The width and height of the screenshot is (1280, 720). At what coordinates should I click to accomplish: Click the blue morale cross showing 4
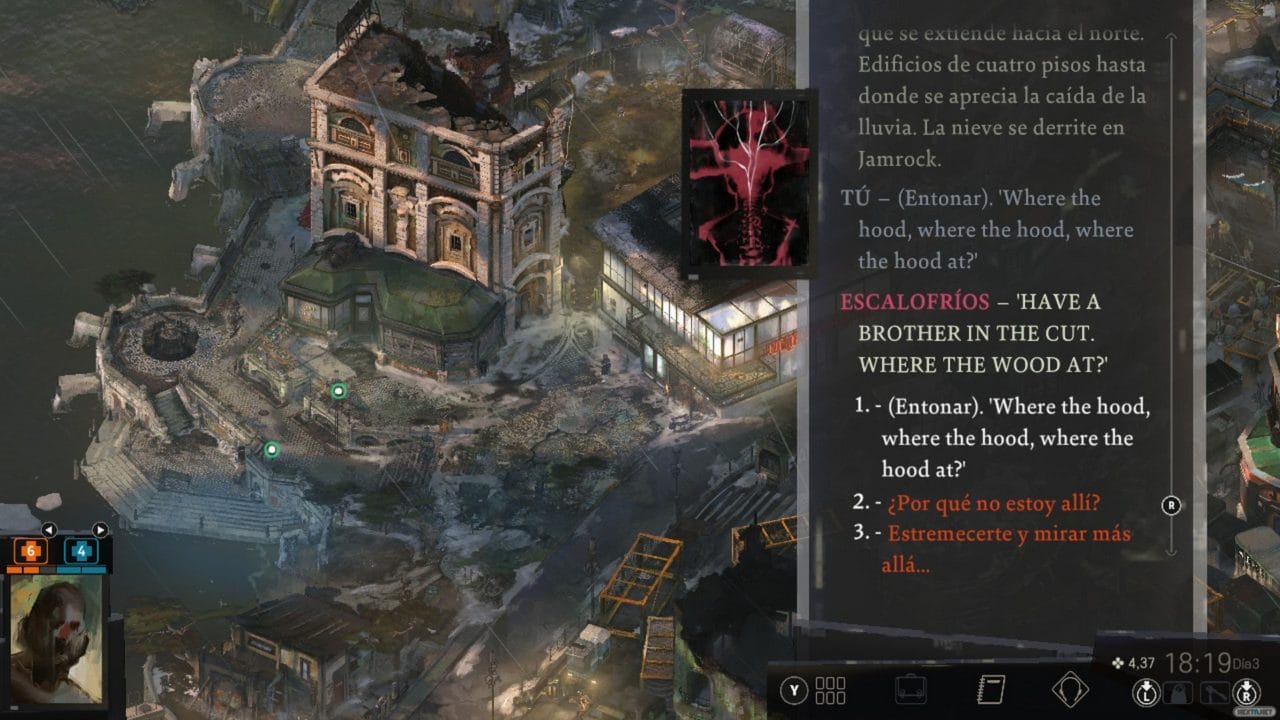(83, 551)
